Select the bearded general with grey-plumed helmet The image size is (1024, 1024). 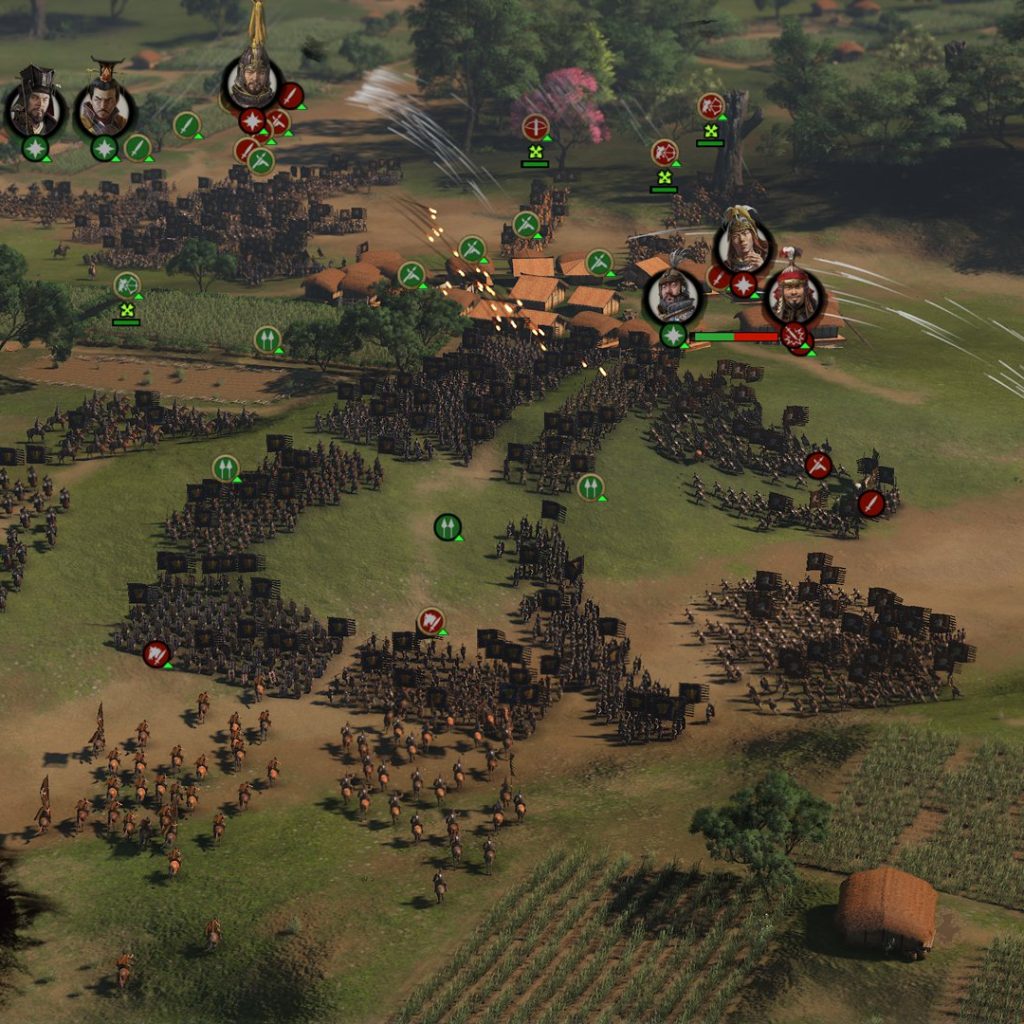pyautogui.click(x=673, y=296)
